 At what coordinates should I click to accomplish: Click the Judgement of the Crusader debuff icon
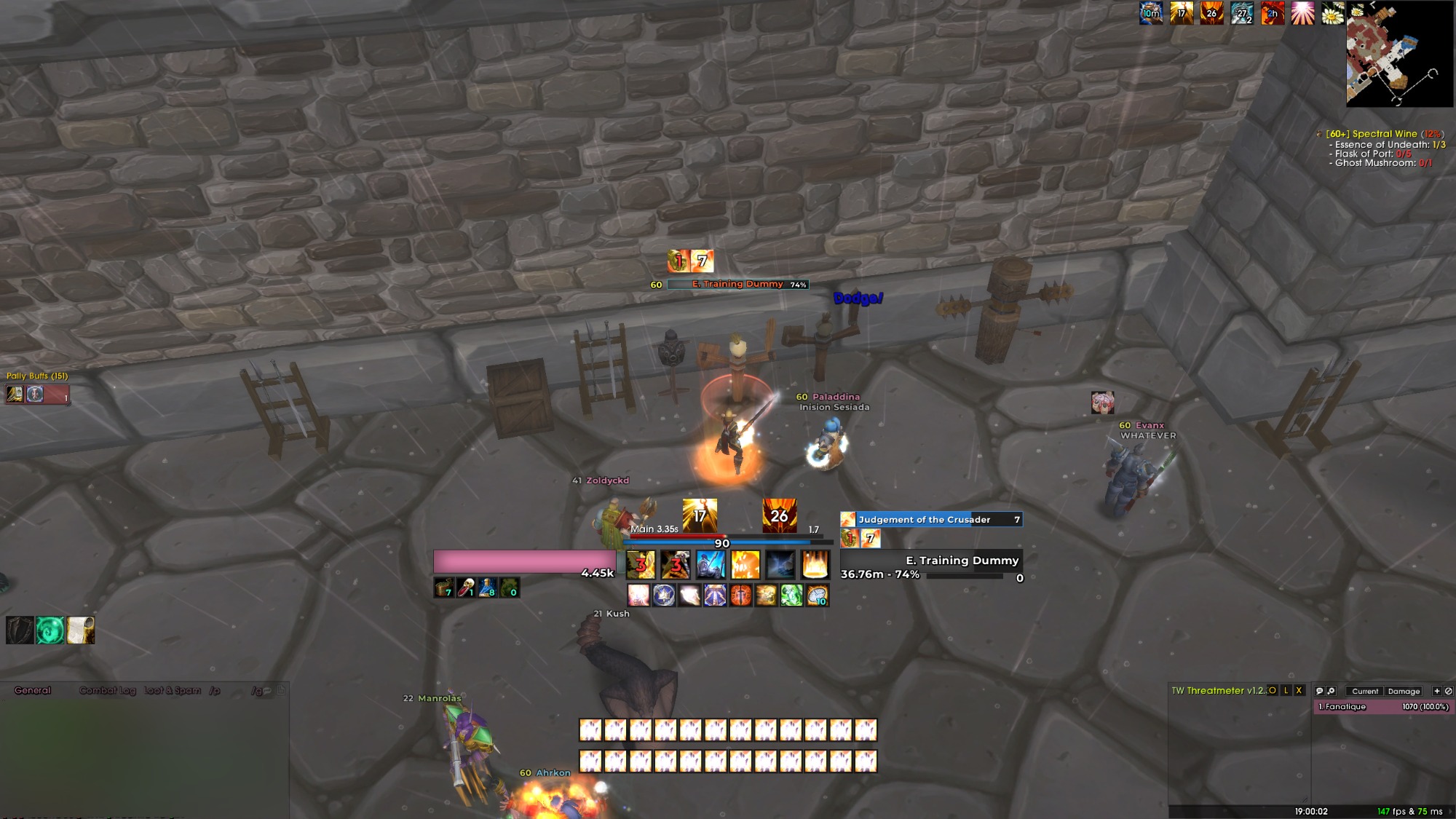(847, 519)
